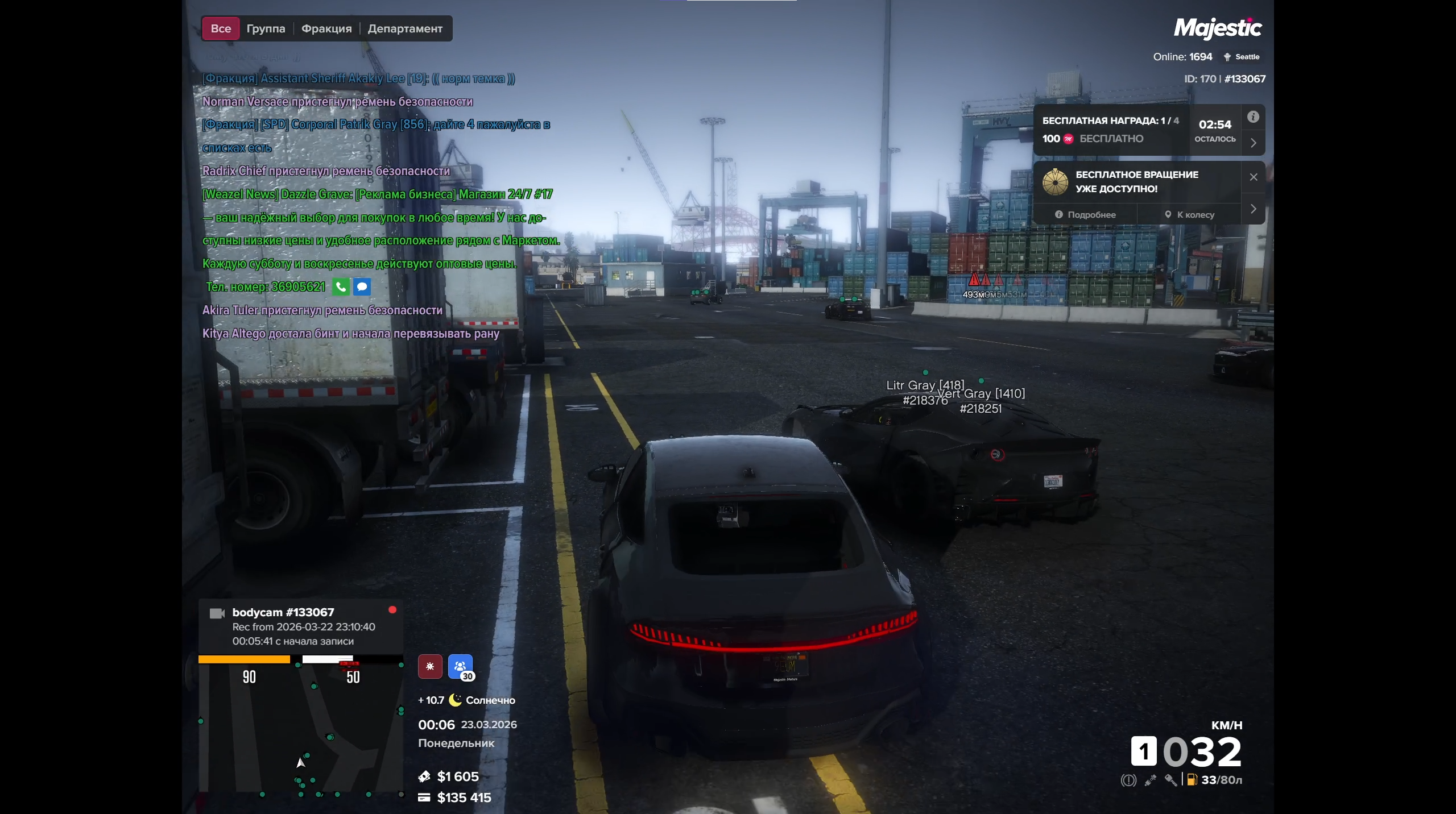Close the free spin notification
Screen dimensions: 1456x814
(x=1253, y=177)
